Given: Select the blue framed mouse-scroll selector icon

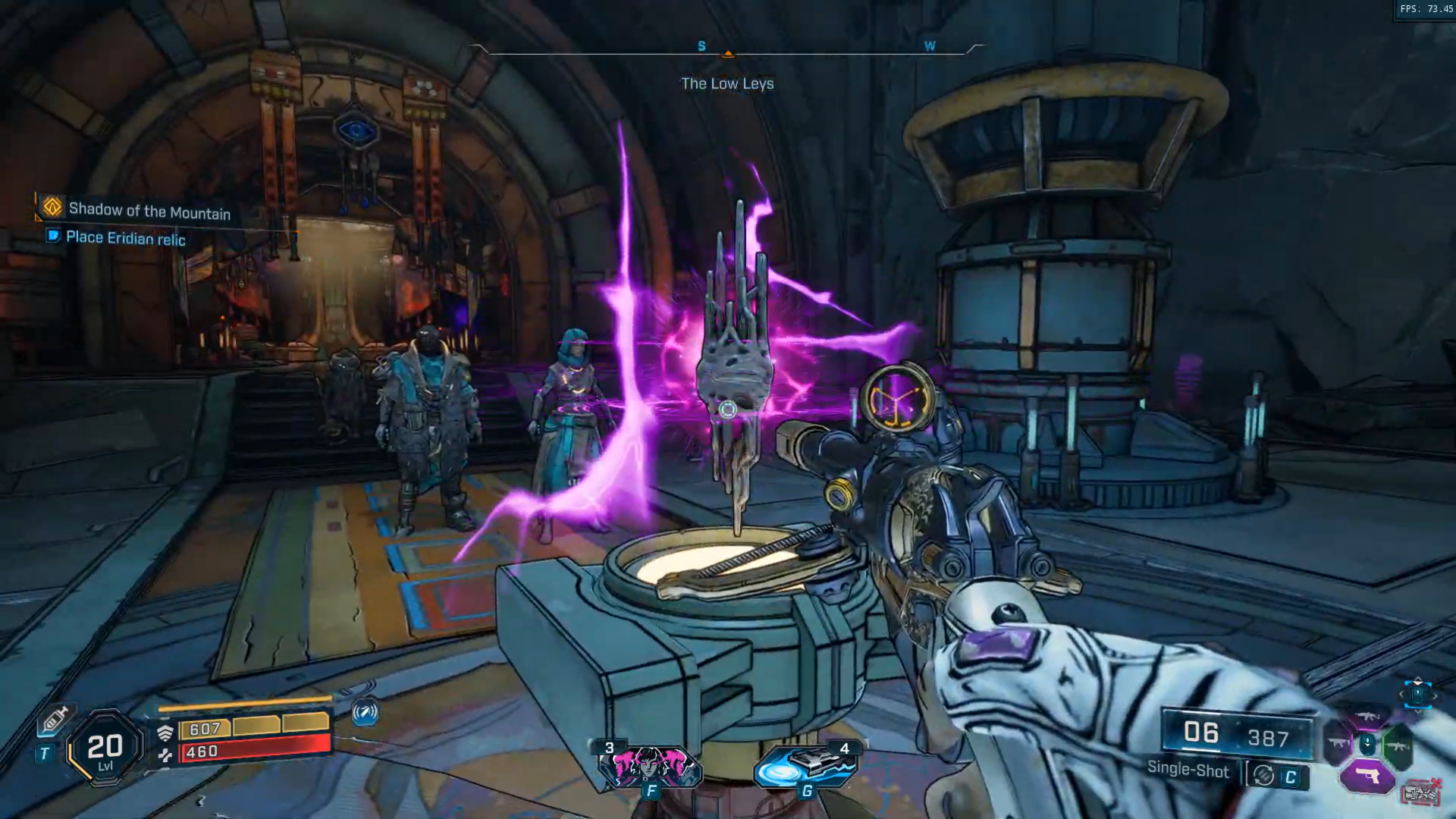Looking at the screenshot, I should point(1417,694).
